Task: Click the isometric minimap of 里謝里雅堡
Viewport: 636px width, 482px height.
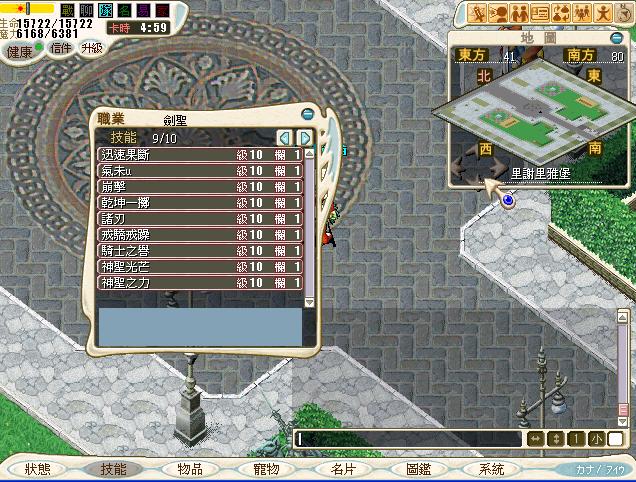Action: point(523,112)
